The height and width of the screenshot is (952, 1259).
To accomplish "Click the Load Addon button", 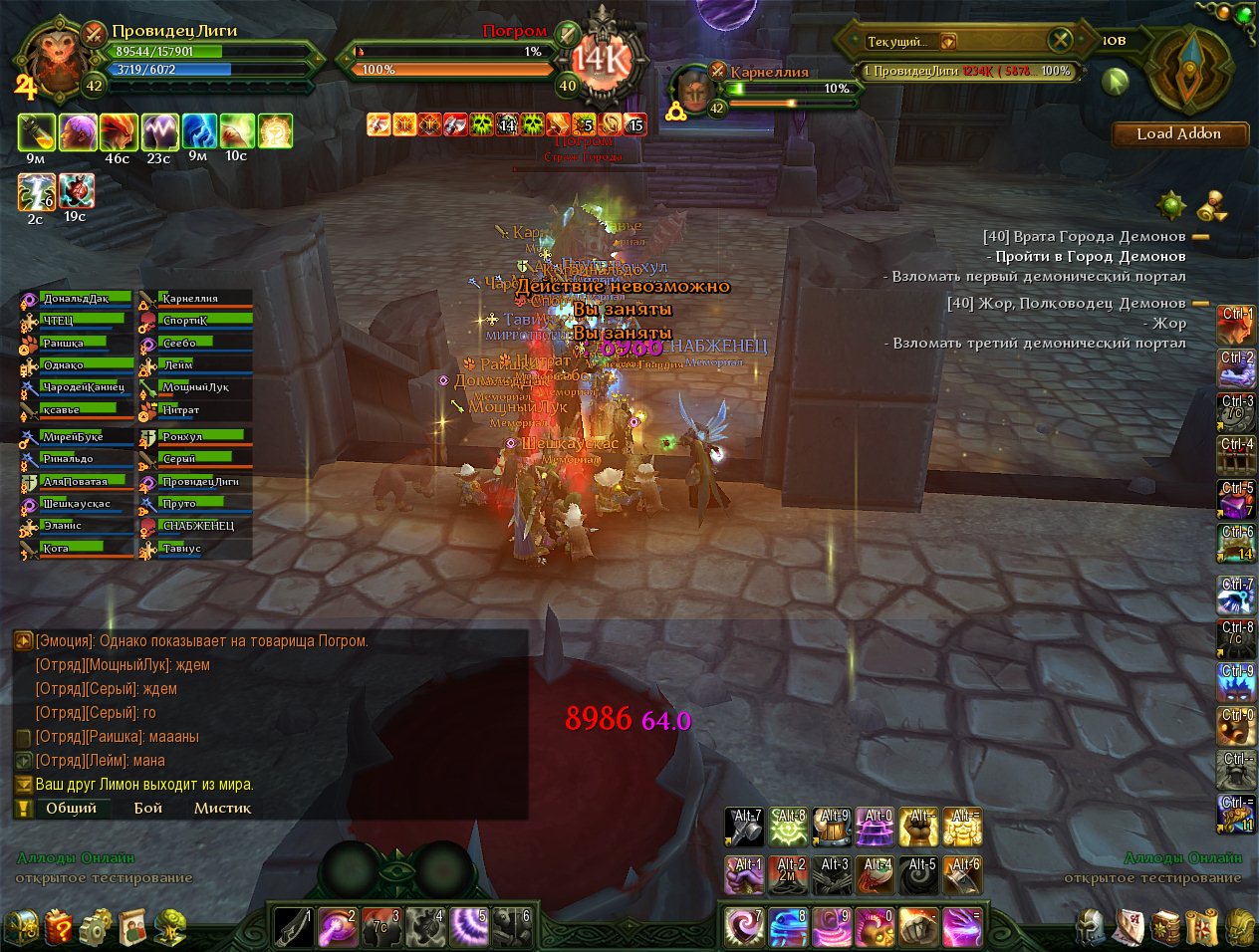I will (1179, 134).
